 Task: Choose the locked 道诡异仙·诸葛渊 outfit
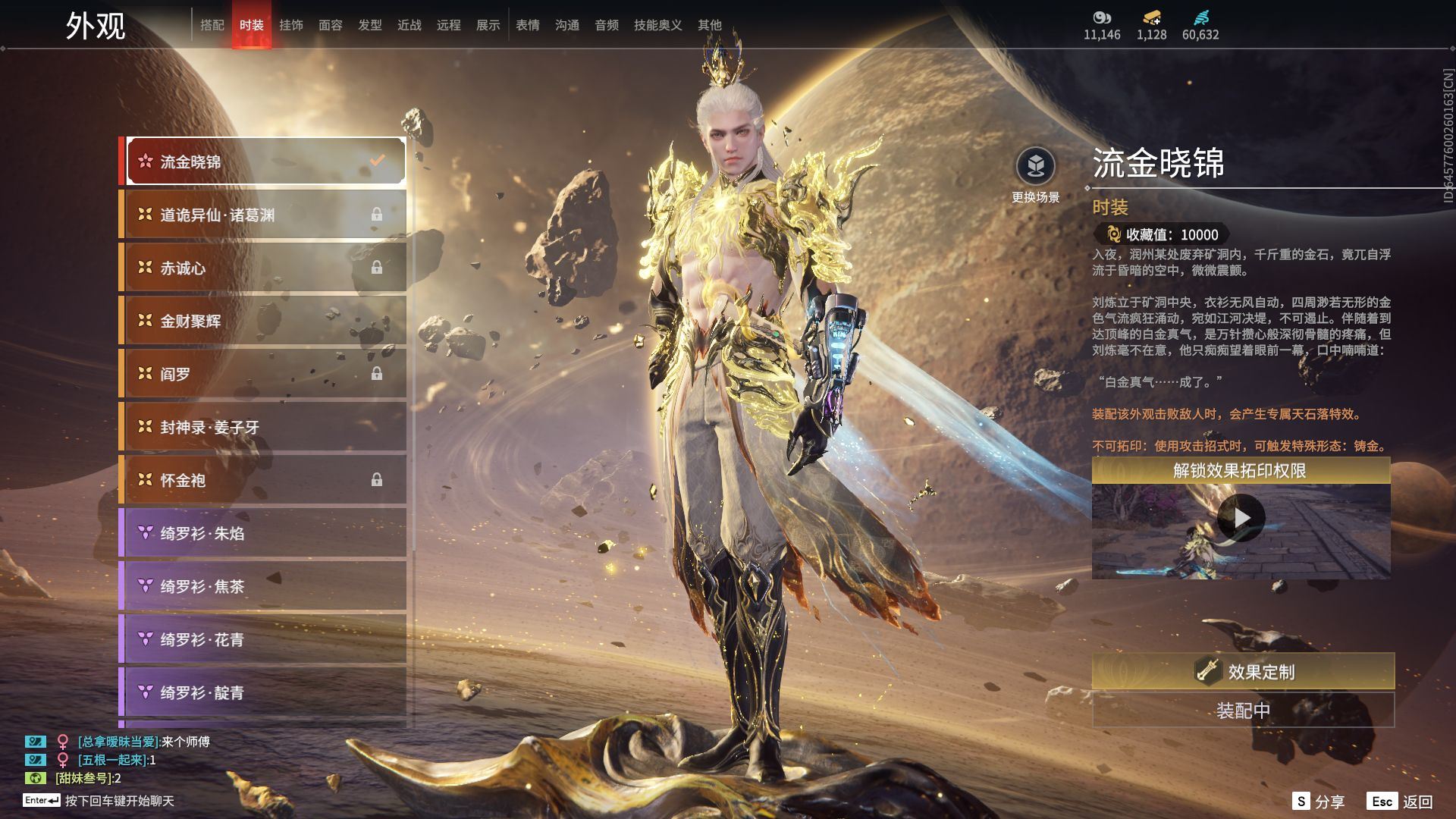pos(265,215)
